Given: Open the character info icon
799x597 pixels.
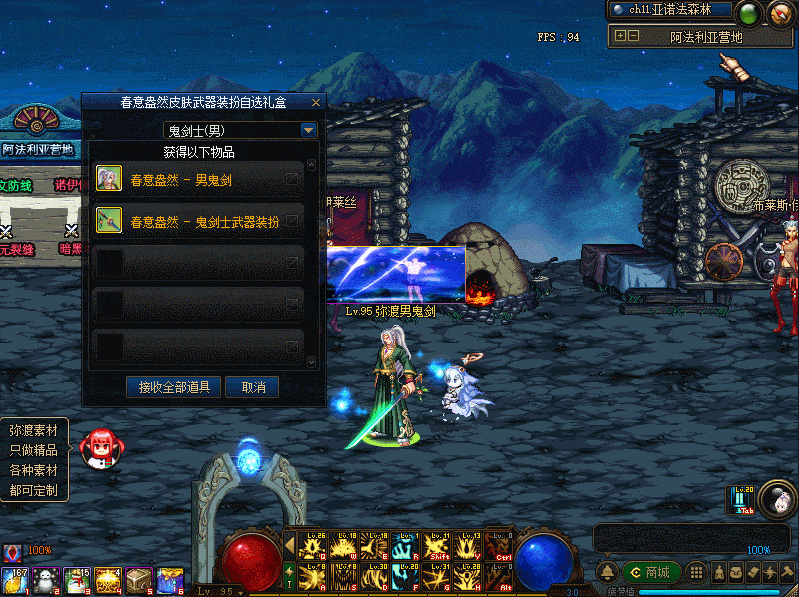Looking at the screenshot, I should pos(717,573).
